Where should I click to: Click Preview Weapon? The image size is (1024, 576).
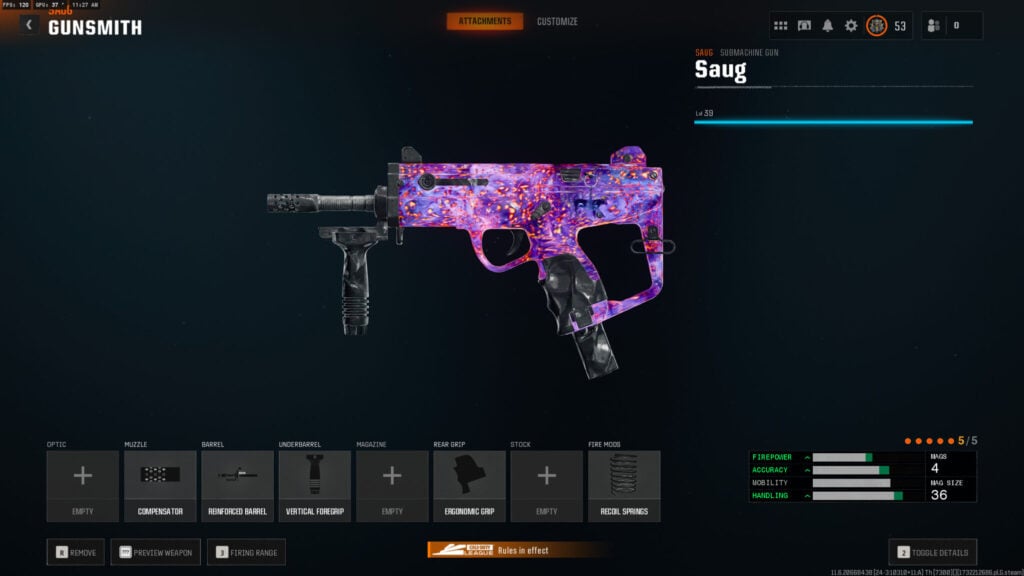pyautogui.click(x=155, y=552)
